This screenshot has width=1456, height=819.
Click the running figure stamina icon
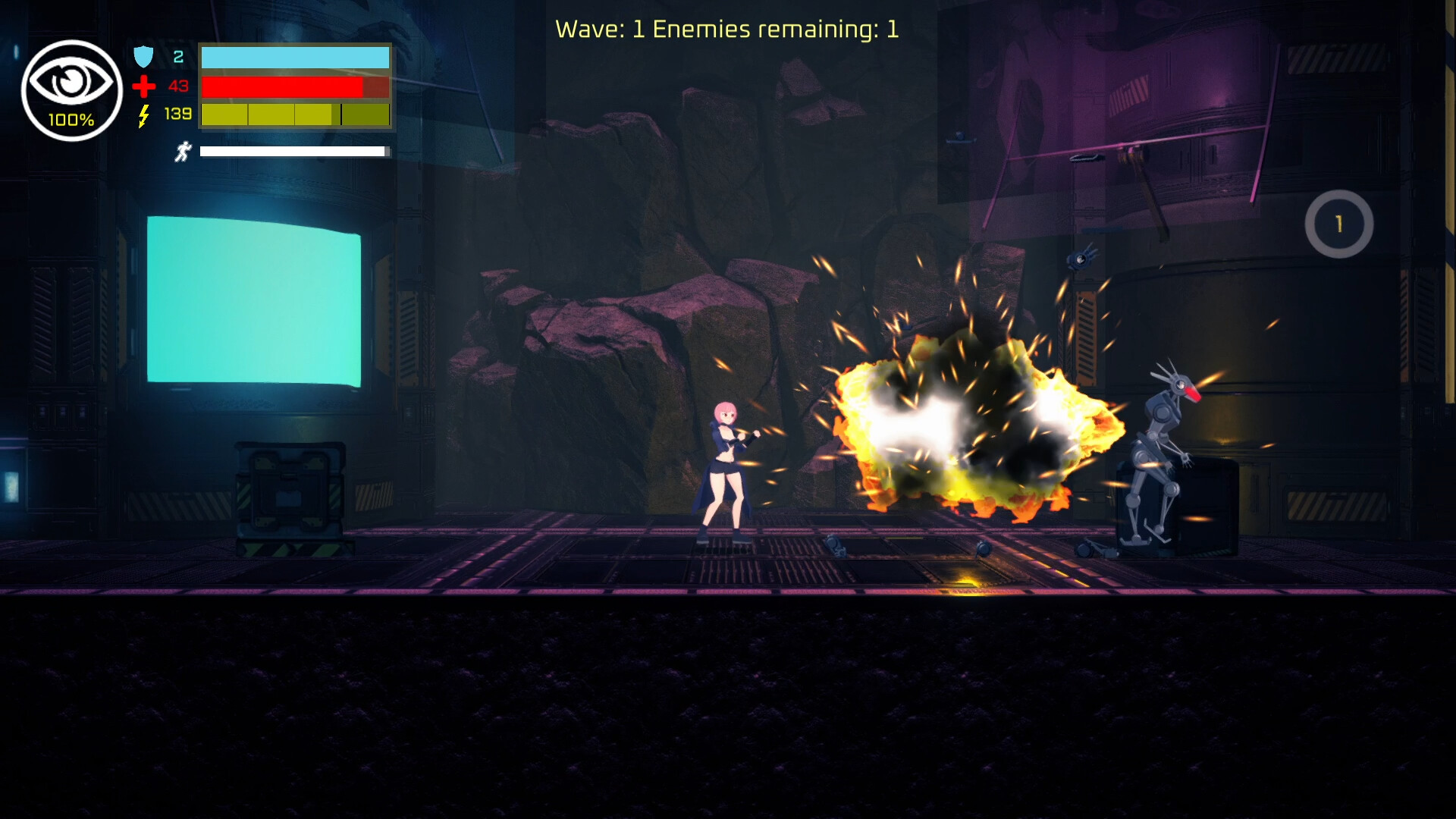pyautogui.click(x=183, y=149)
